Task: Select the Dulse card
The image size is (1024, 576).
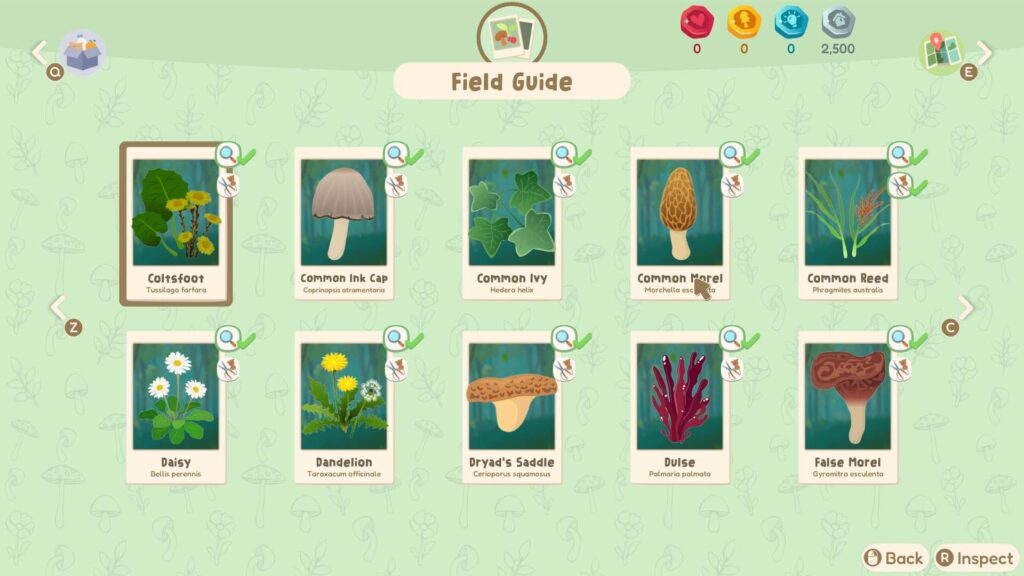Action: pyautogui.click(x=679, y=408)
